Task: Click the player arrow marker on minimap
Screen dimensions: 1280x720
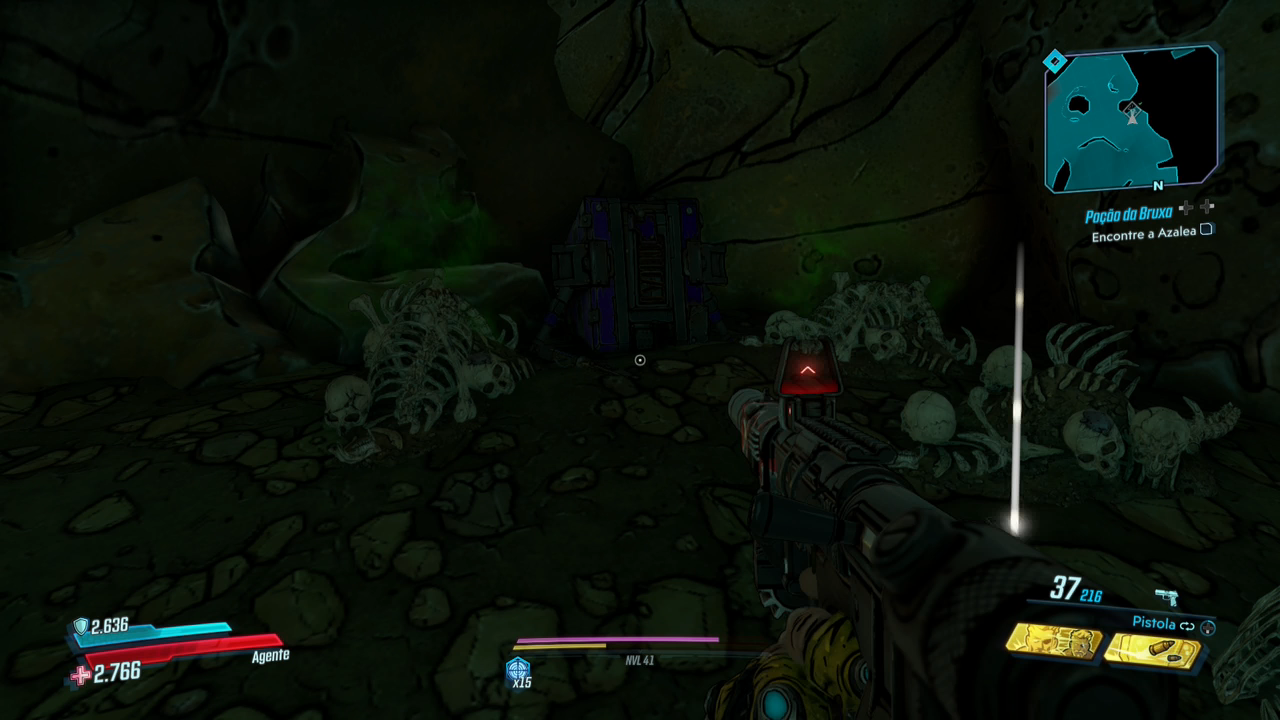Action: click(1132, 114)
